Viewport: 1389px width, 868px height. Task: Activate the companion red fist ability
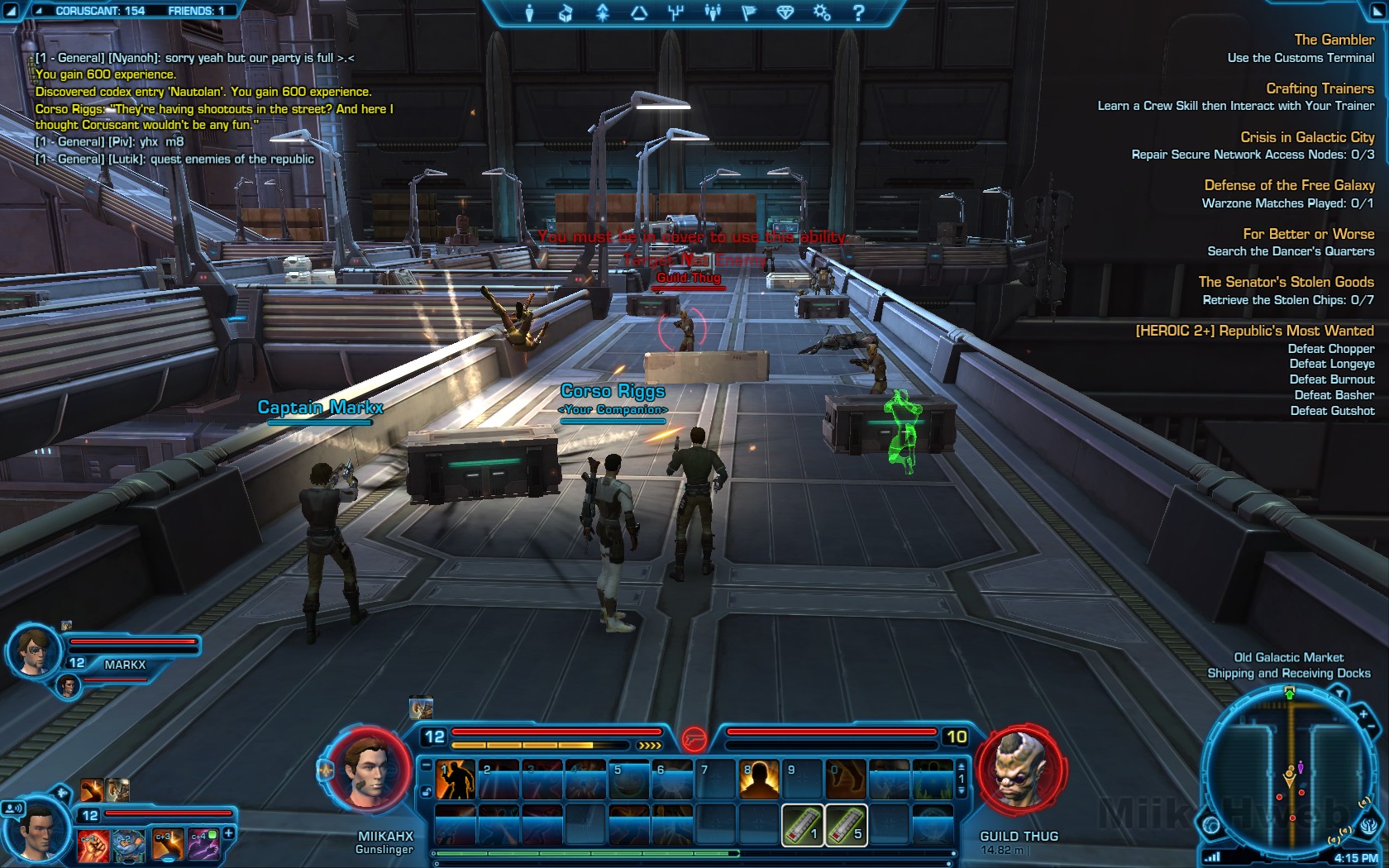[x=93, y=845]
